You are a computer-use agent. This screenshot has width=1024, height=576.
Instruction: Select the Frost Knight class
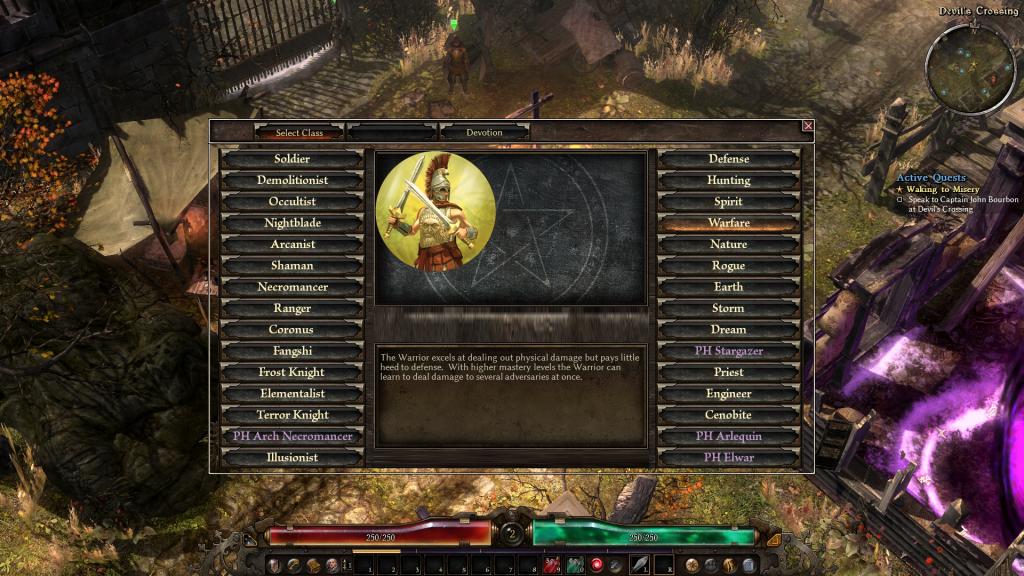pyautogui.click(x=292, y=372)
